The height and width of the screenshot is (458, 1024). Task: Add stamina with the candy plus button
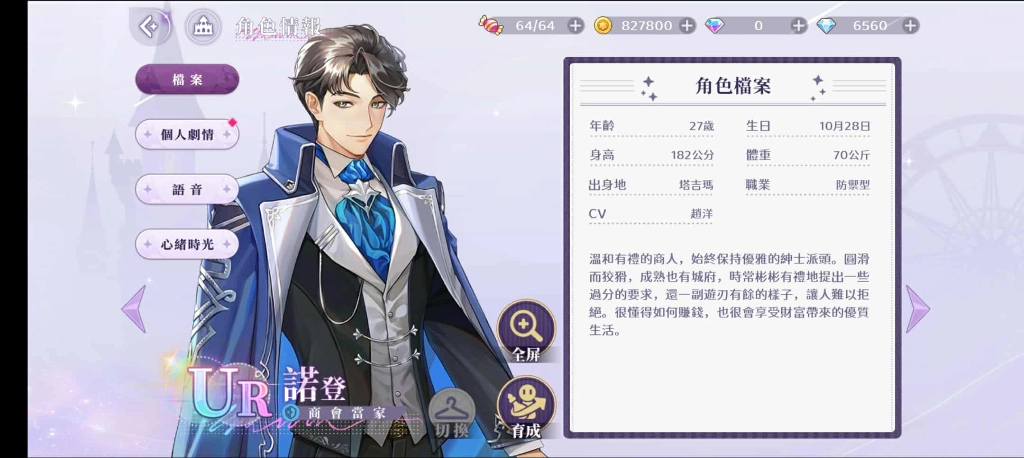575,26
